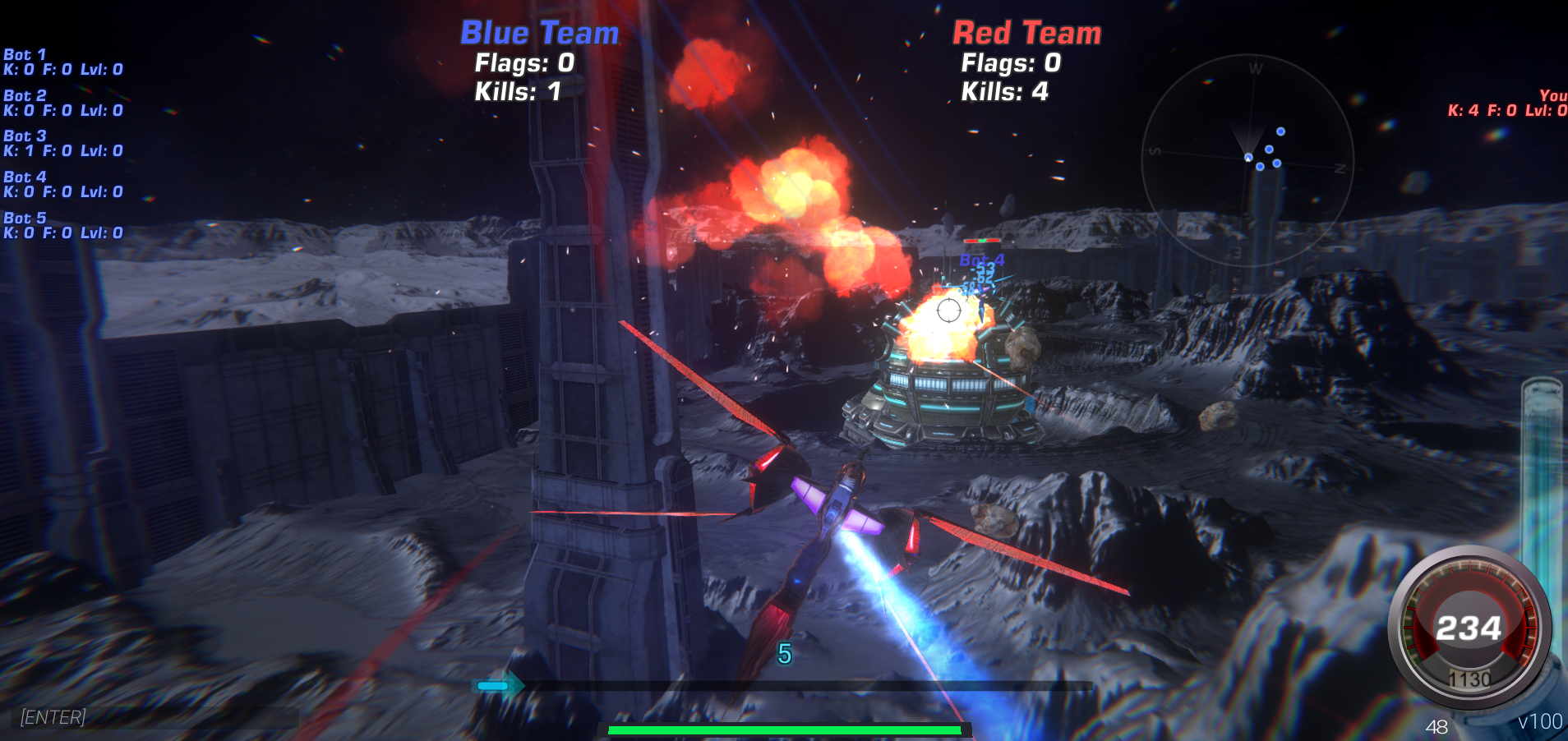Expand the Bot 3 scoreboard entry

63,142
